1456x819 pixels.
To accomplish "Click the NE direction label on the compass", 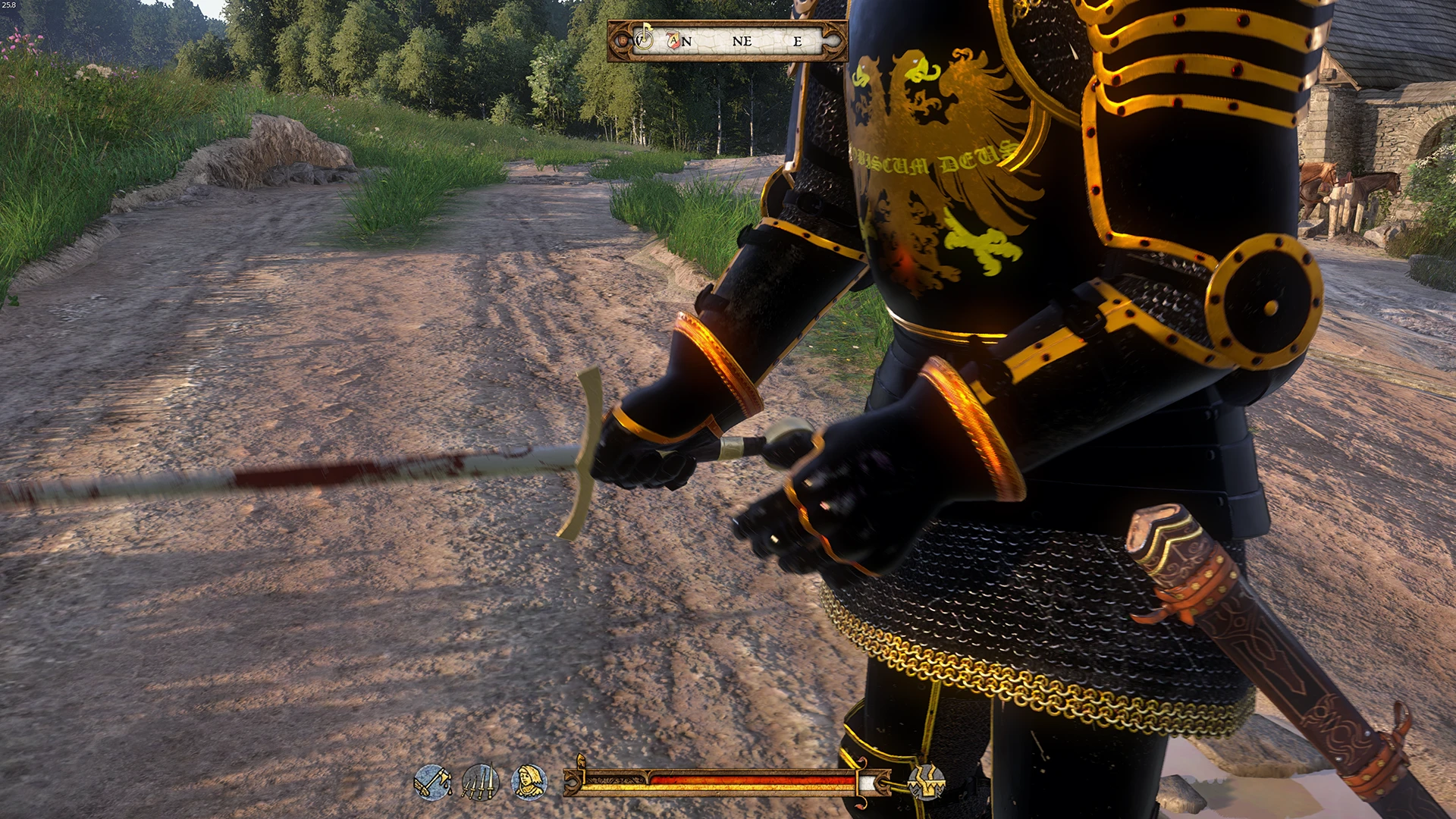I will (742, 40).
